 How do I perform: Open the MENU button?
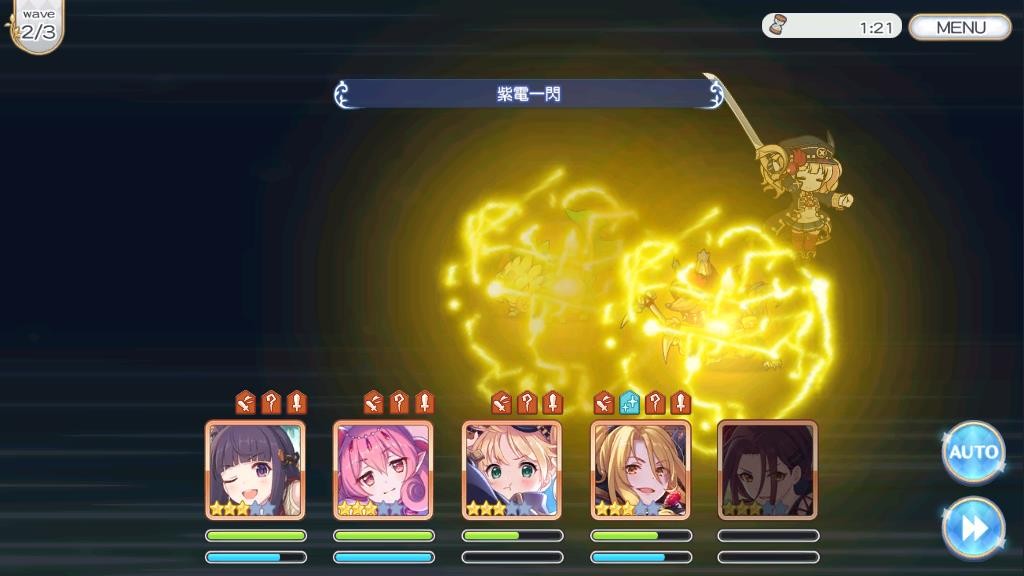[960, 27]
